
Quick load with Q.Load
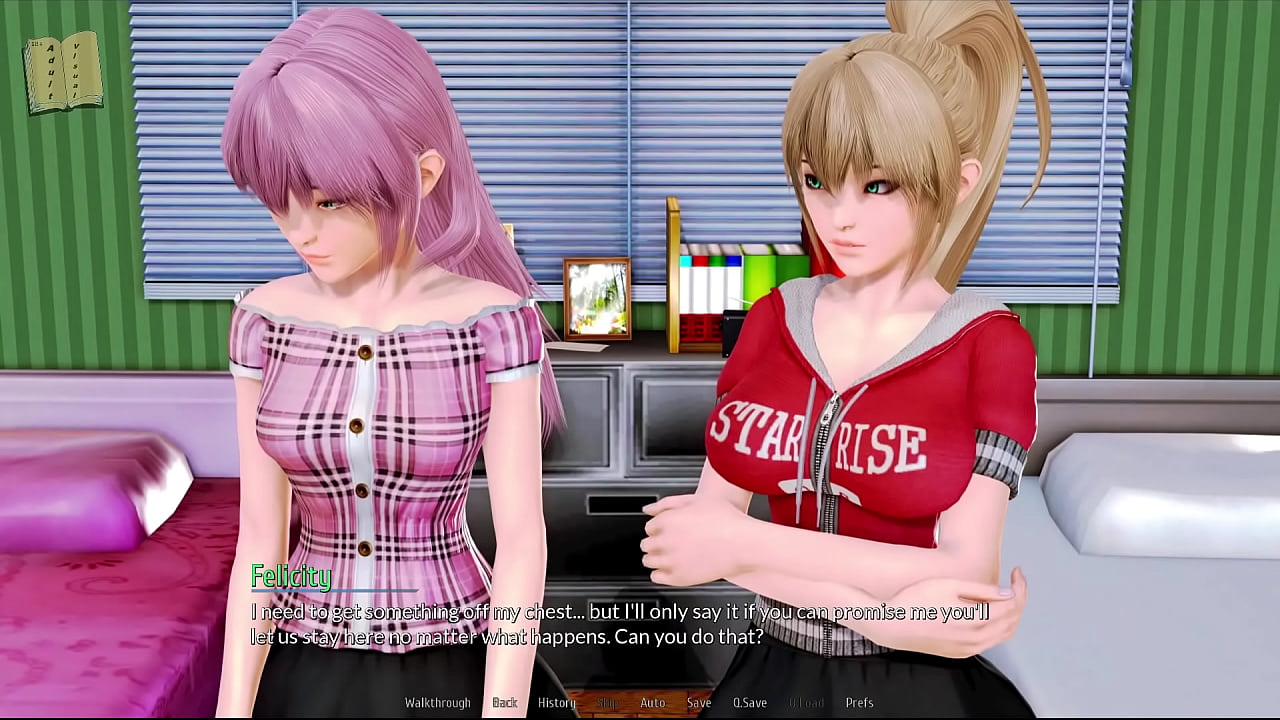(805, 703)
